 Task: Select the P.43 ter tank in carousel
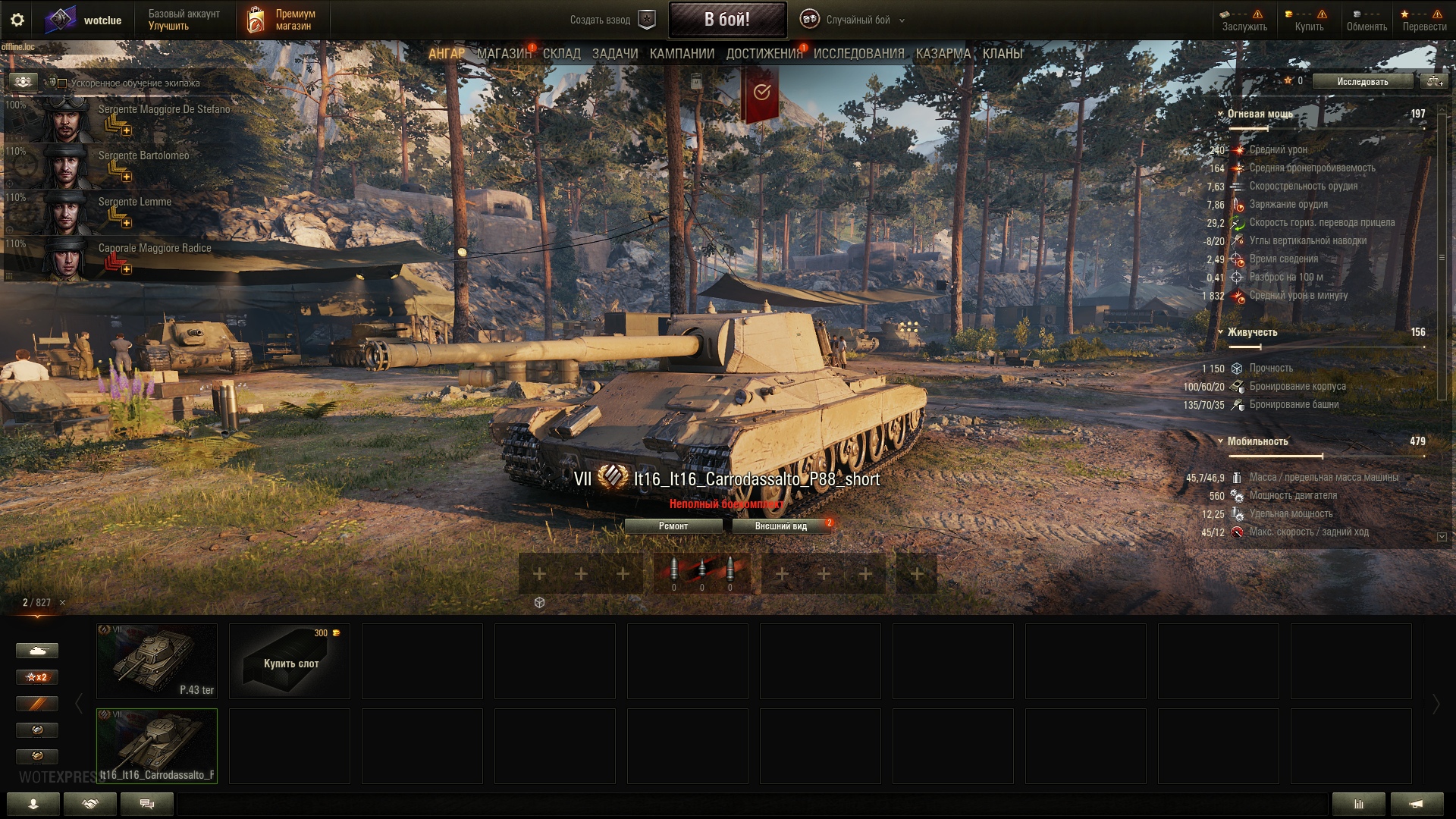click(157, 661)
